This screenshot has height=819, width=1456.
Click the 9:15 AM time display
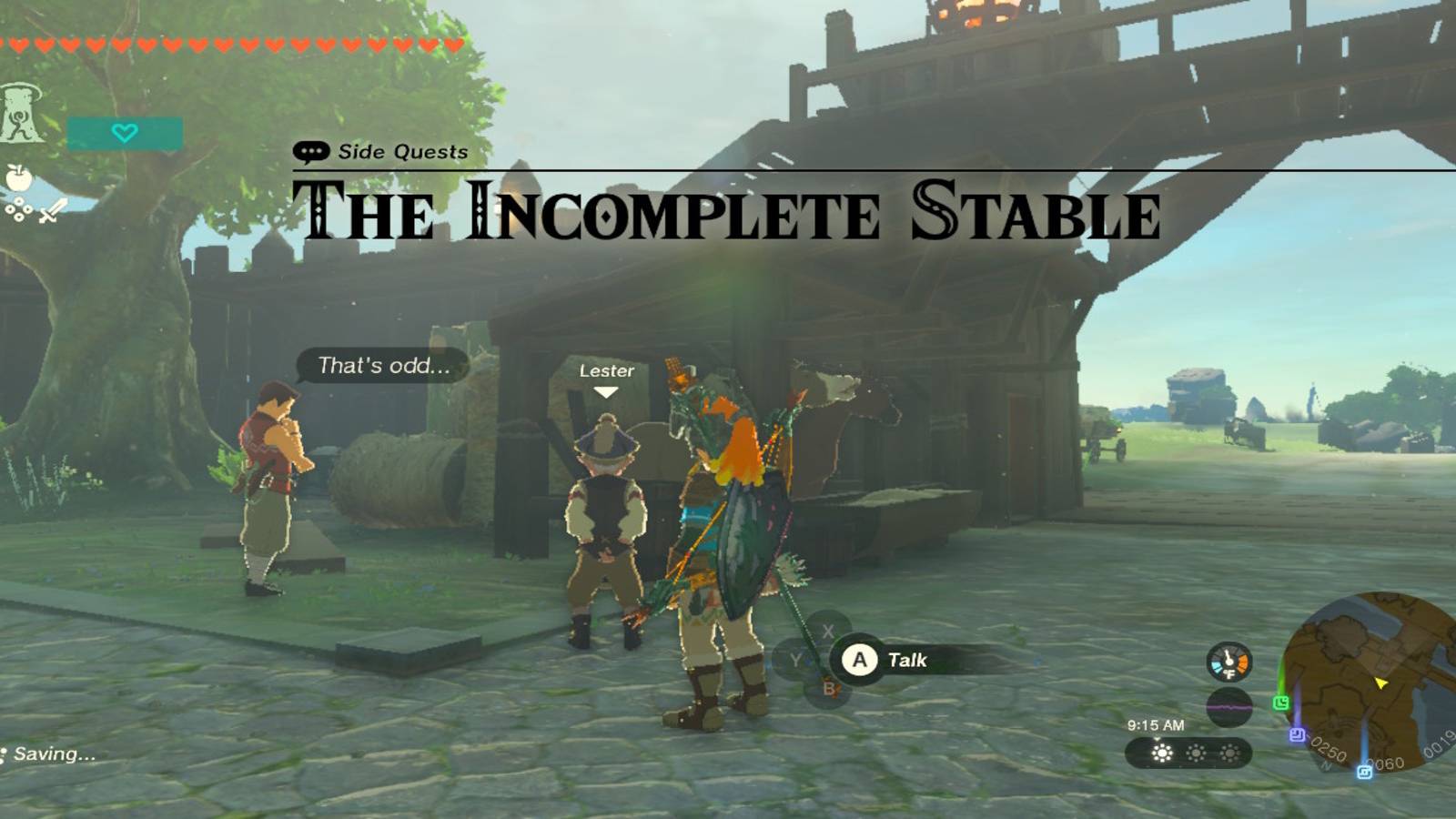tap(1156, 725)
